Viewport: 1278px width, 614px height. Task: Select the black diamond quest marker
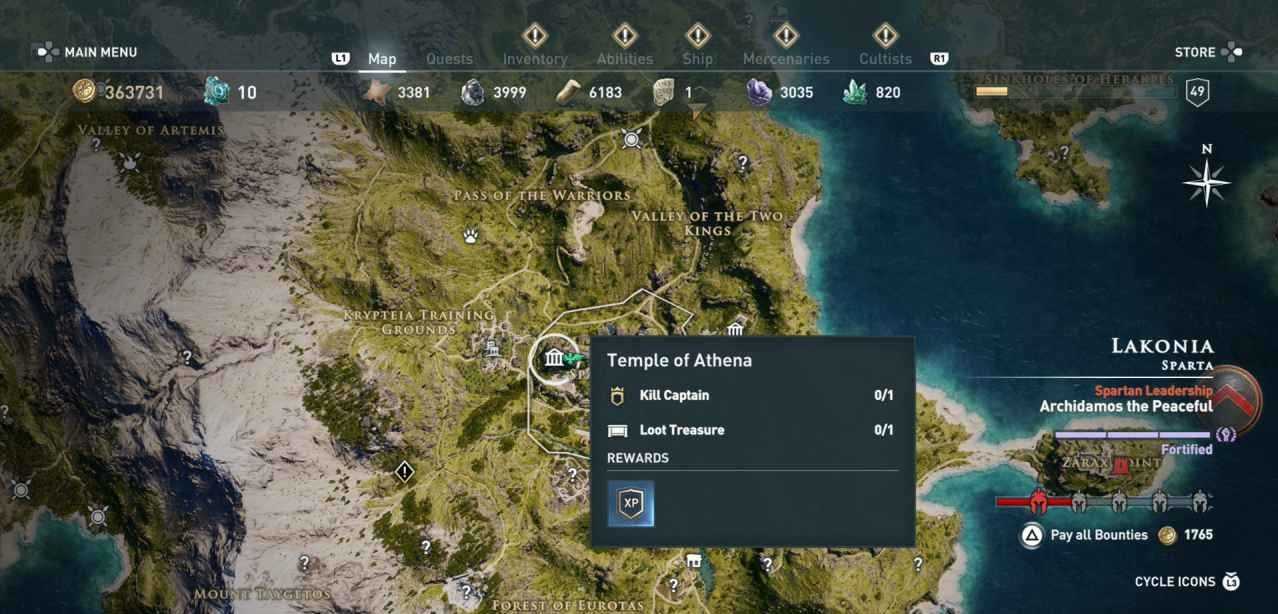pos(404,470)
